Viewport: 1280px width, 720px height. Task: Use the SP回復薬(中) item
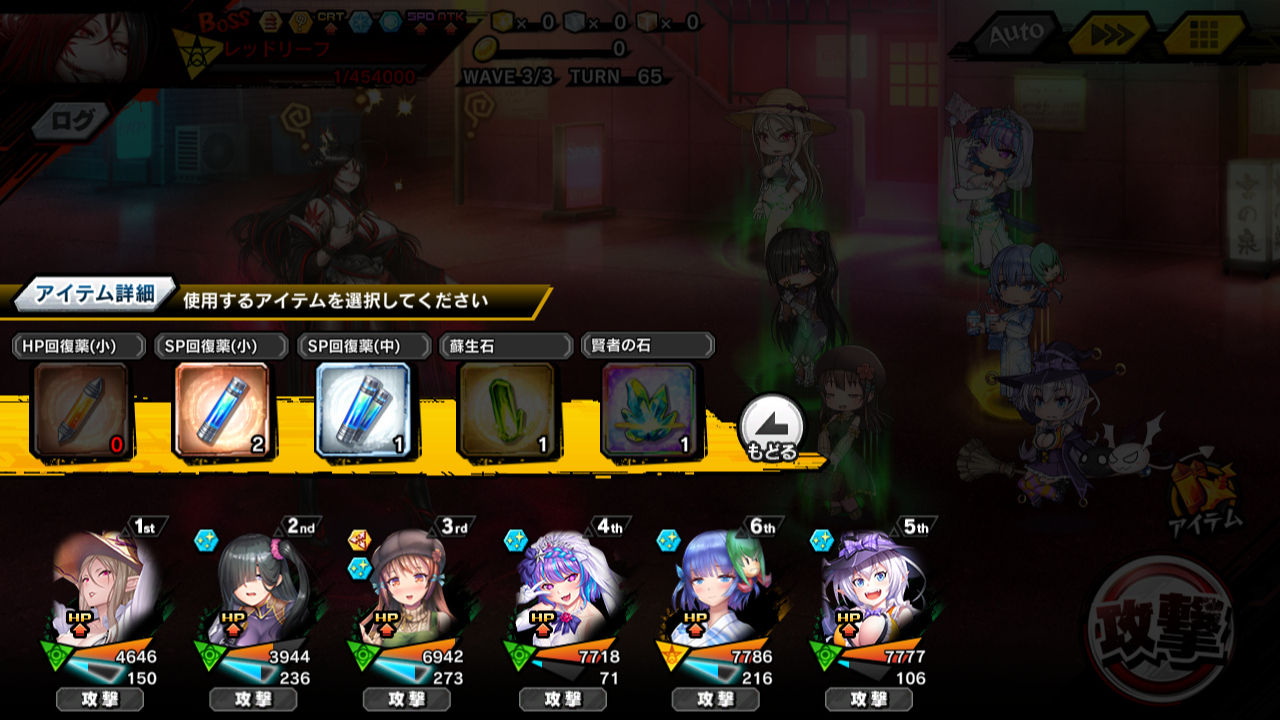(x=363, y=410)
